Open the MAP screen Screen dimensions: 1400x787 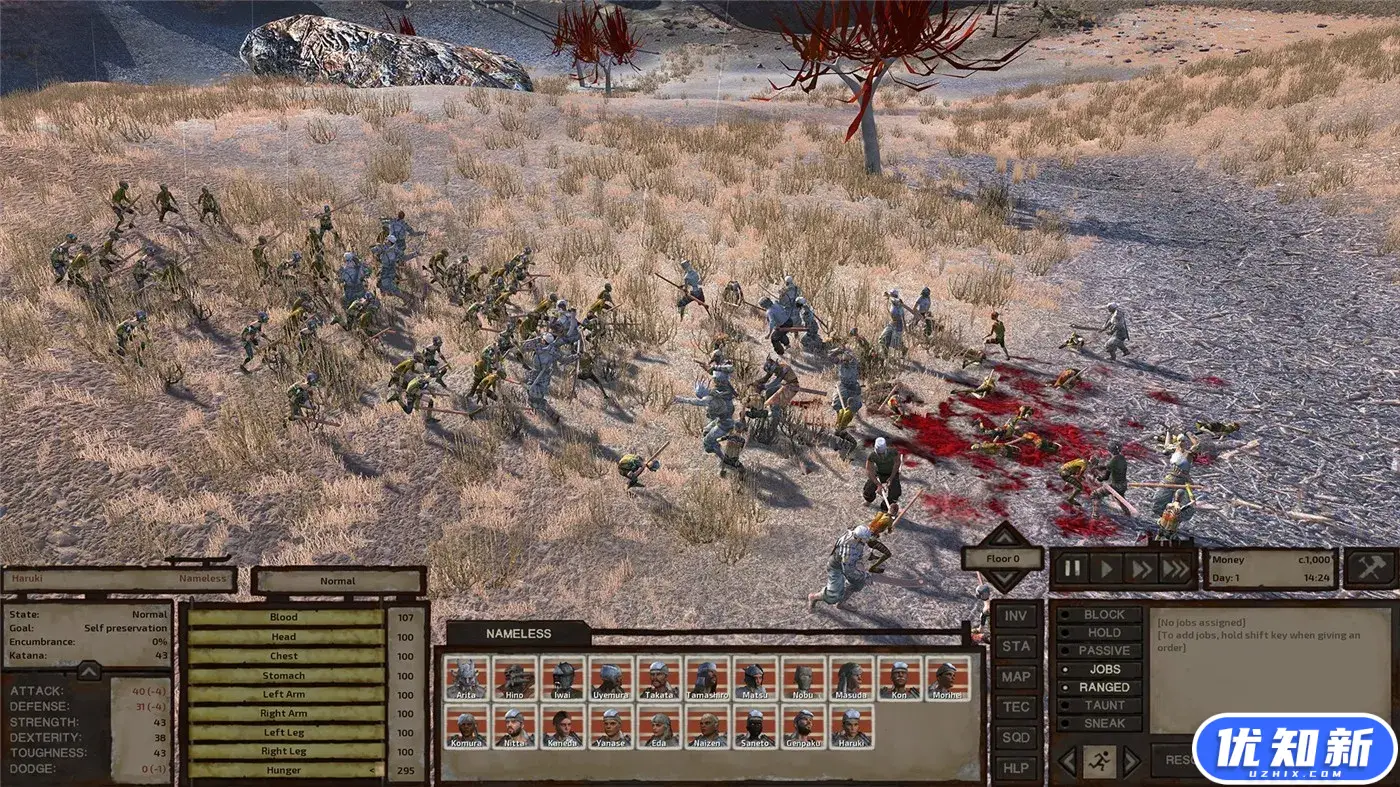[1016, 677]
